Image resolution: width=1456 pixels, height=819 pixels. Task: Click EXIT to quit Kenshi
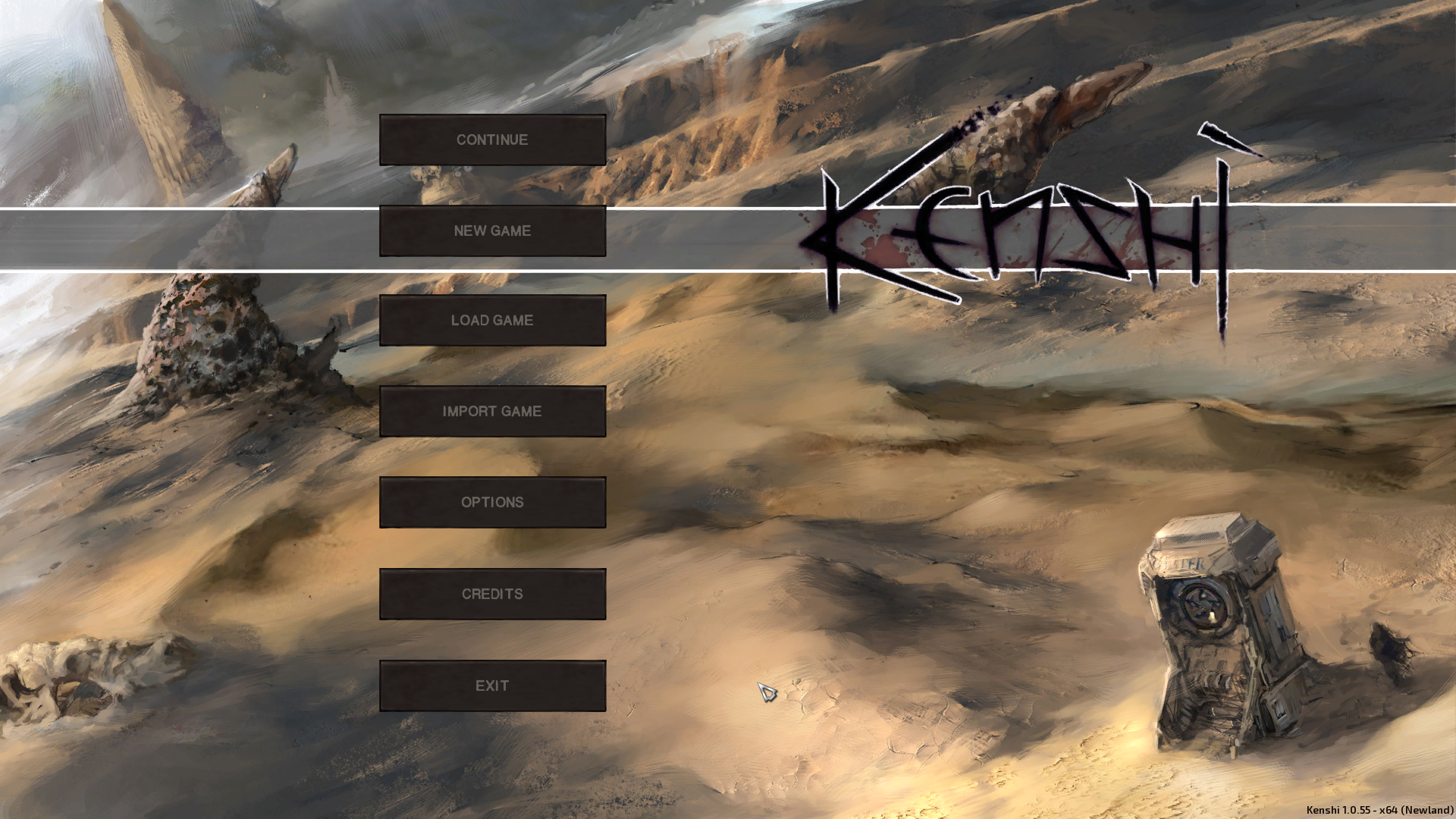click(x=492, y=685)
